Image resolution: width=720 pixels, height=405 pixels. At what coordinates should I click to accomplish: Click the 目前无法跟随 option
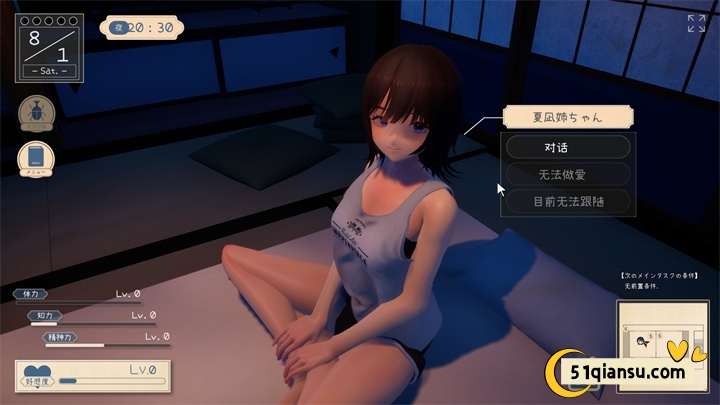click(568, 202)
